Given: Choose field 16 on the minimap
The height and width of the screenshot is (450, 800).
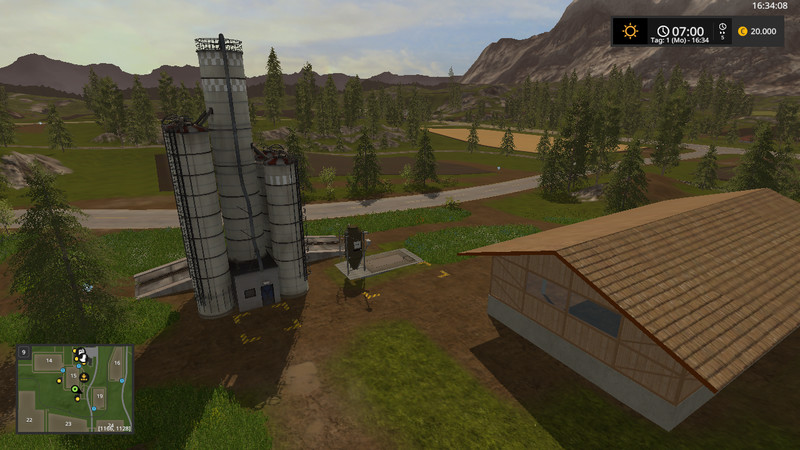Looking at the screenshot, I should tap(117, 363).
